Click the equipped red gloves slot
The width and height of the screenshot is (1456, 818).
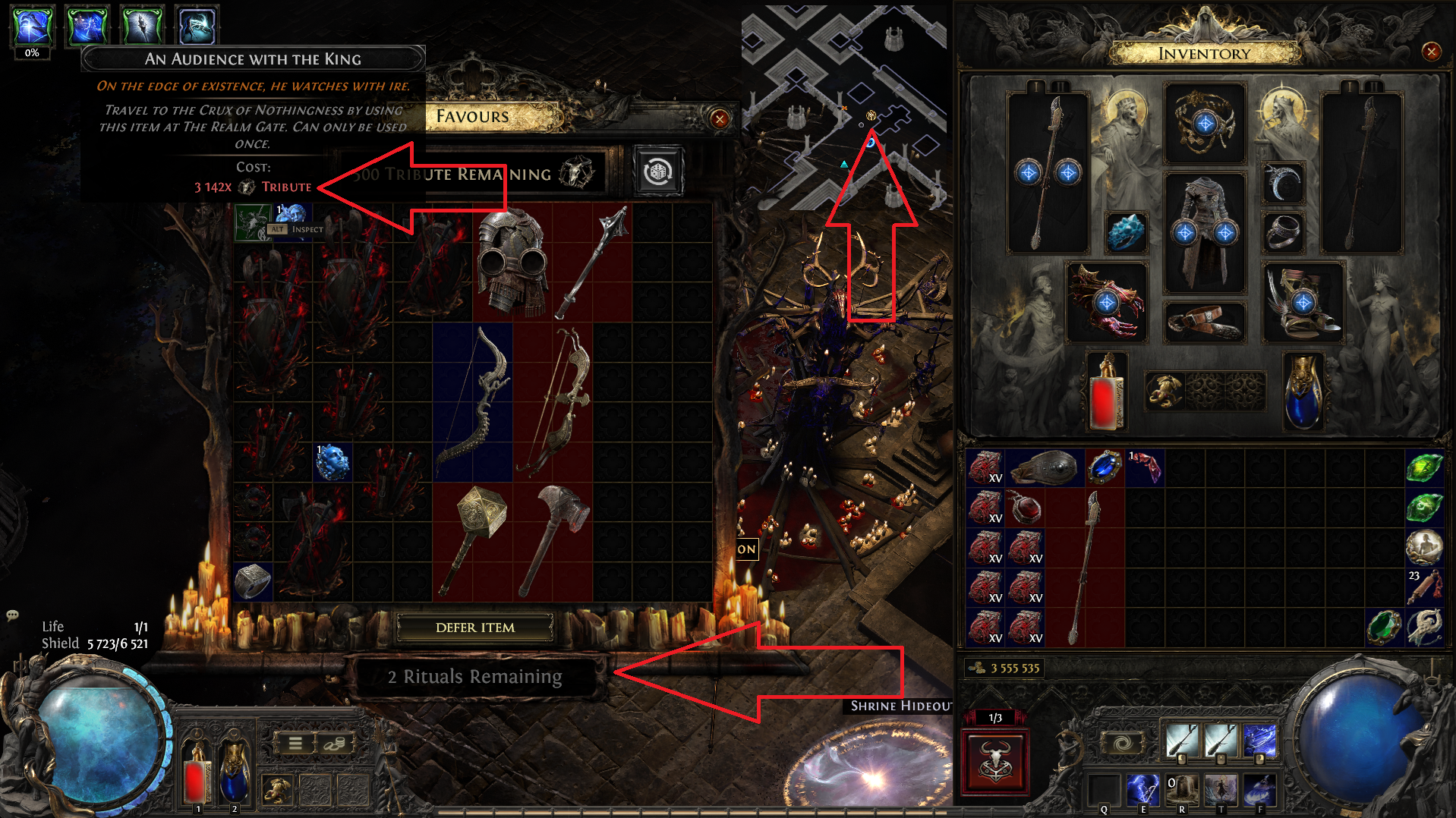(x=1106, y=301)
